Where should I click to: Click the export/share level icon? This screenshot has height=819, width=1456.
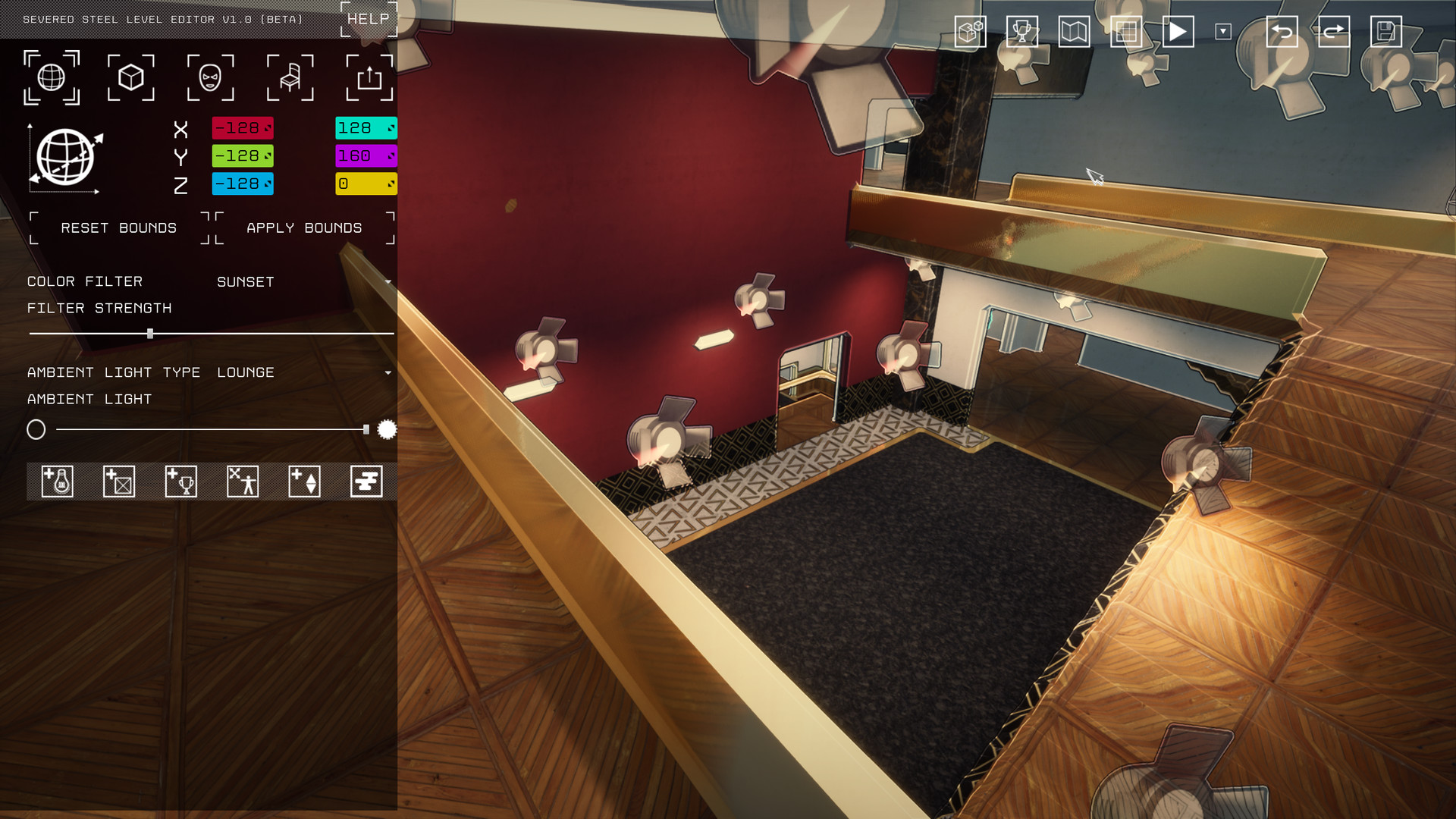coord(370,77)
